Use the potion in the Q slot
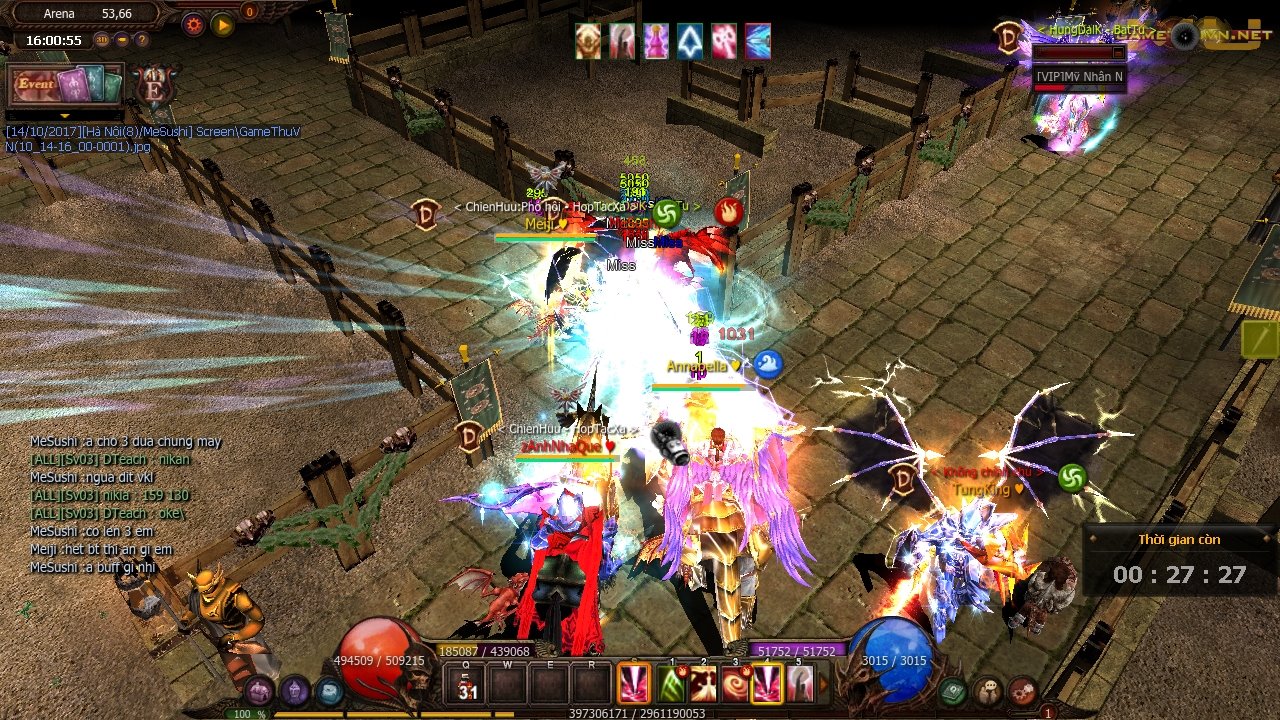 (467, 685)
